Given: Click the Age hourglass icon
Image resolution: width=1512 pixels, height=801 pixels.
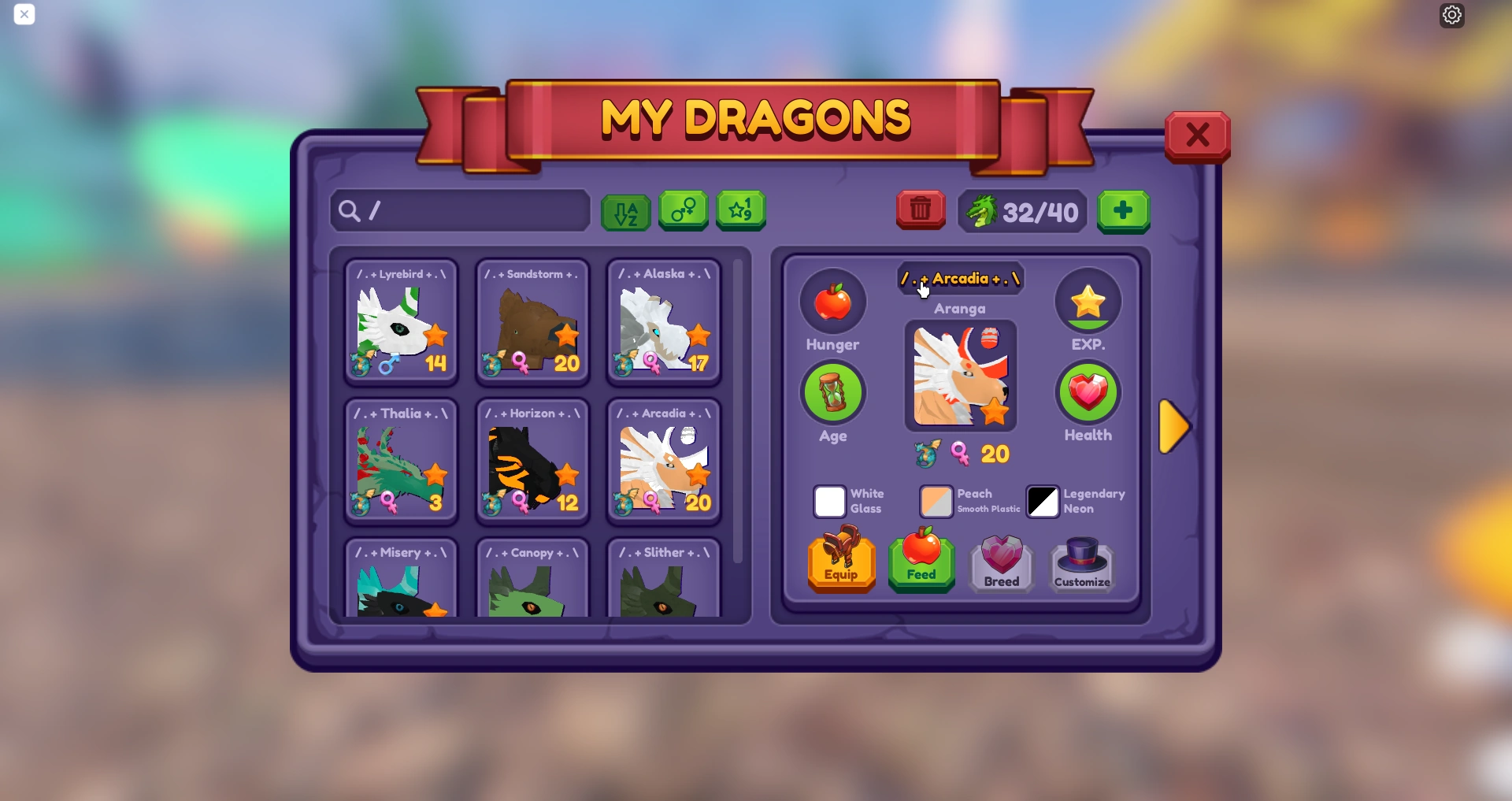Looking at the screenshot, I should click(x=833, y=392).
